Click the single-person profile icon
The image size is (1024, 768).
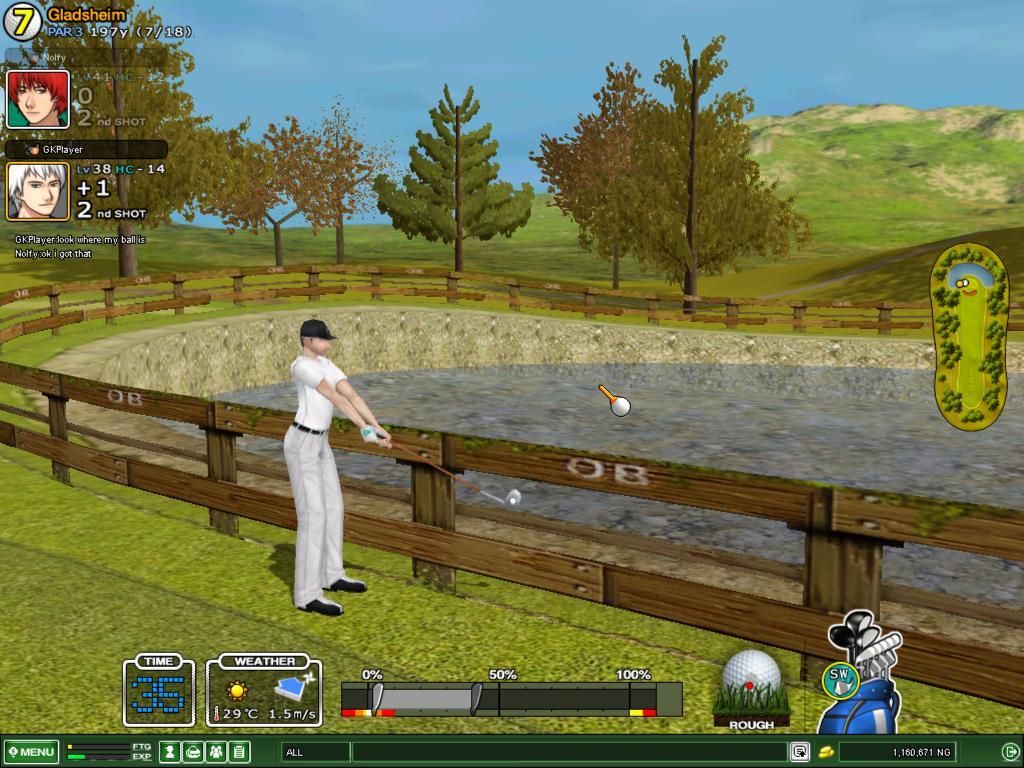pyautogui.click(x=170, y=752)
